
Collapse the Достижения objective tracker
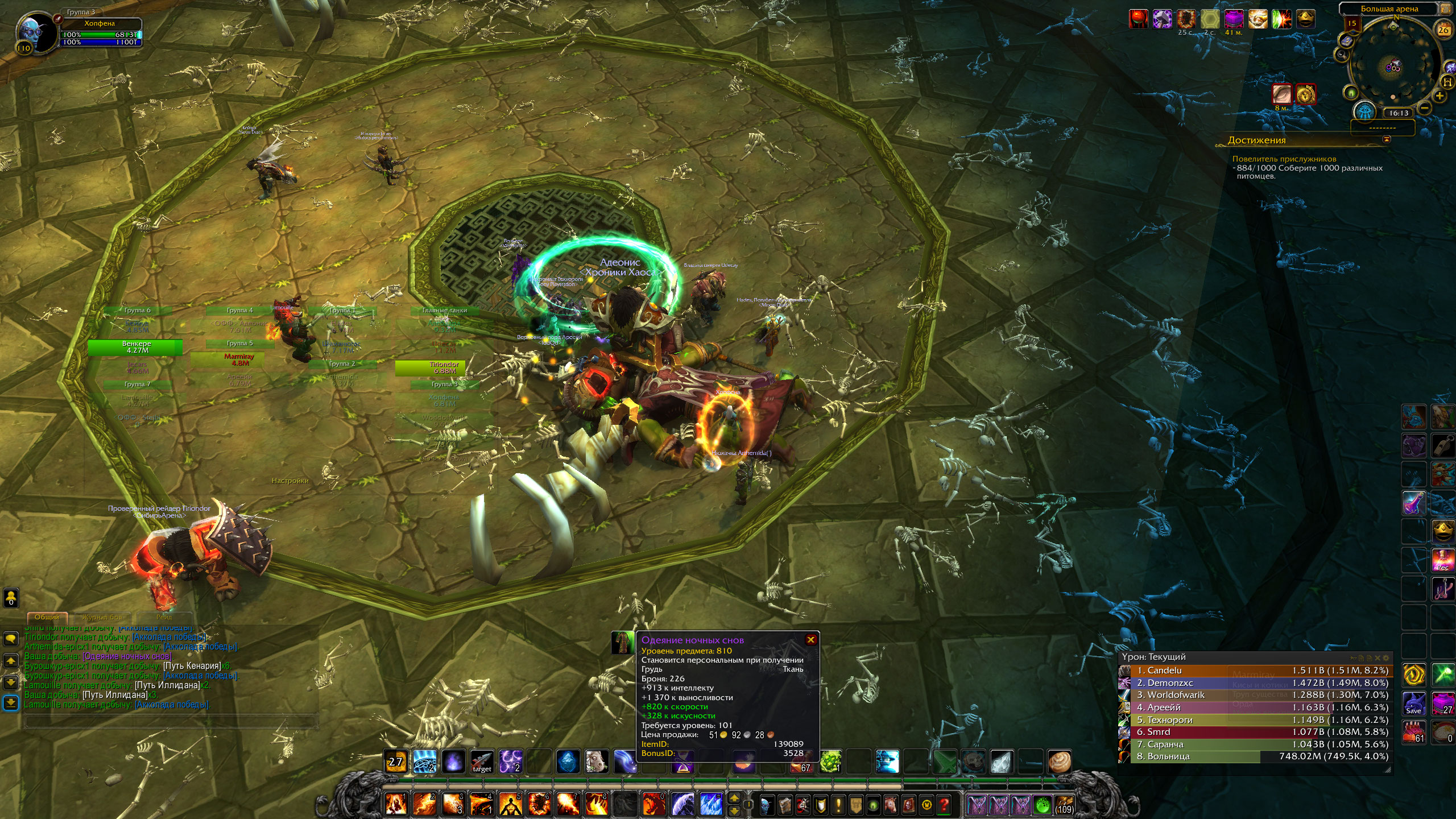click(x=1386, y=139)
